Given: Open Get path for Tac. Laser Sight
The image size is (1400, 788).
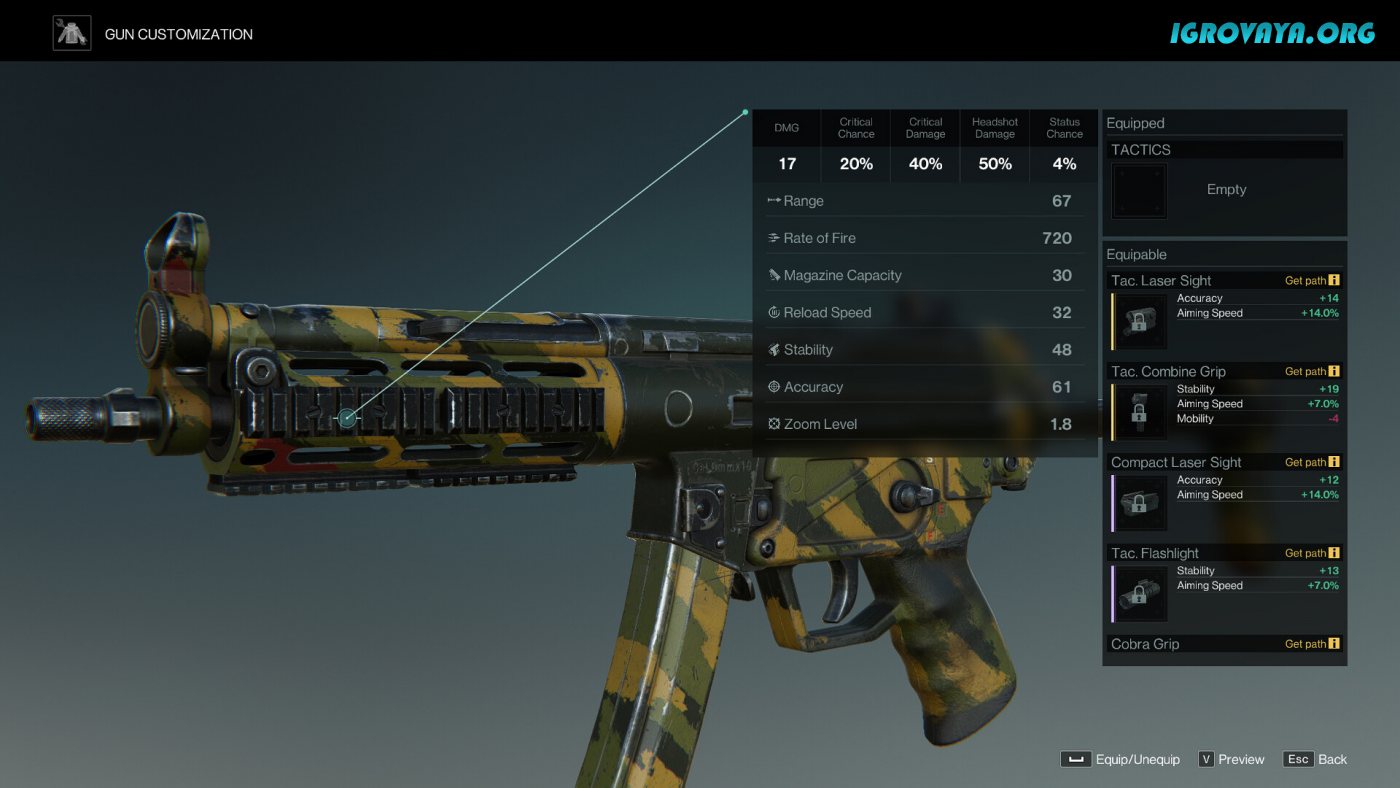Looking at the screenshot, I should point(1312,281).
